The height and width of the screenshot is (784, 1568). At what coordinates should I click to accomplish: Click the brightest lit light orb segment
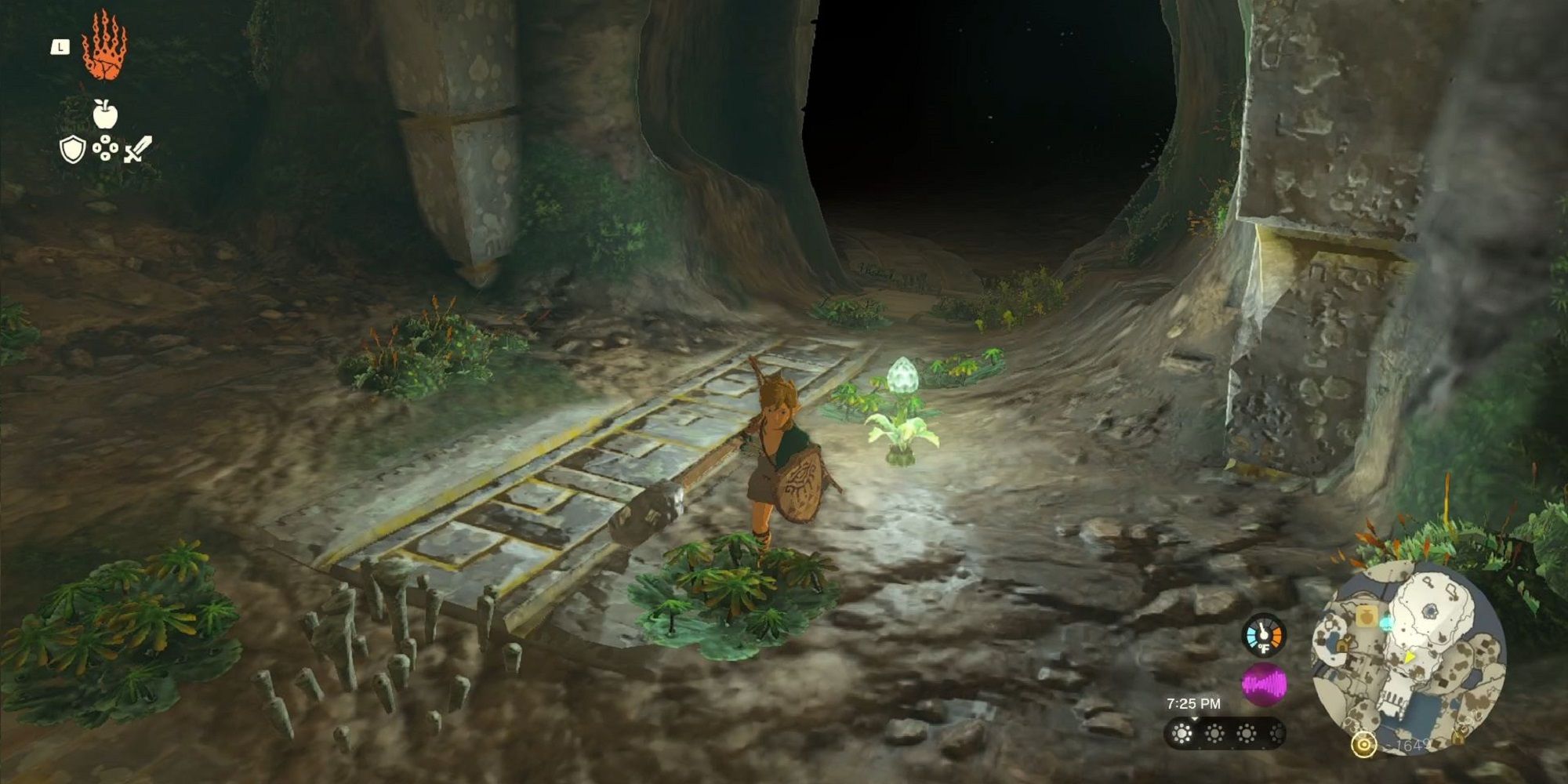(x=1182, y=733)
